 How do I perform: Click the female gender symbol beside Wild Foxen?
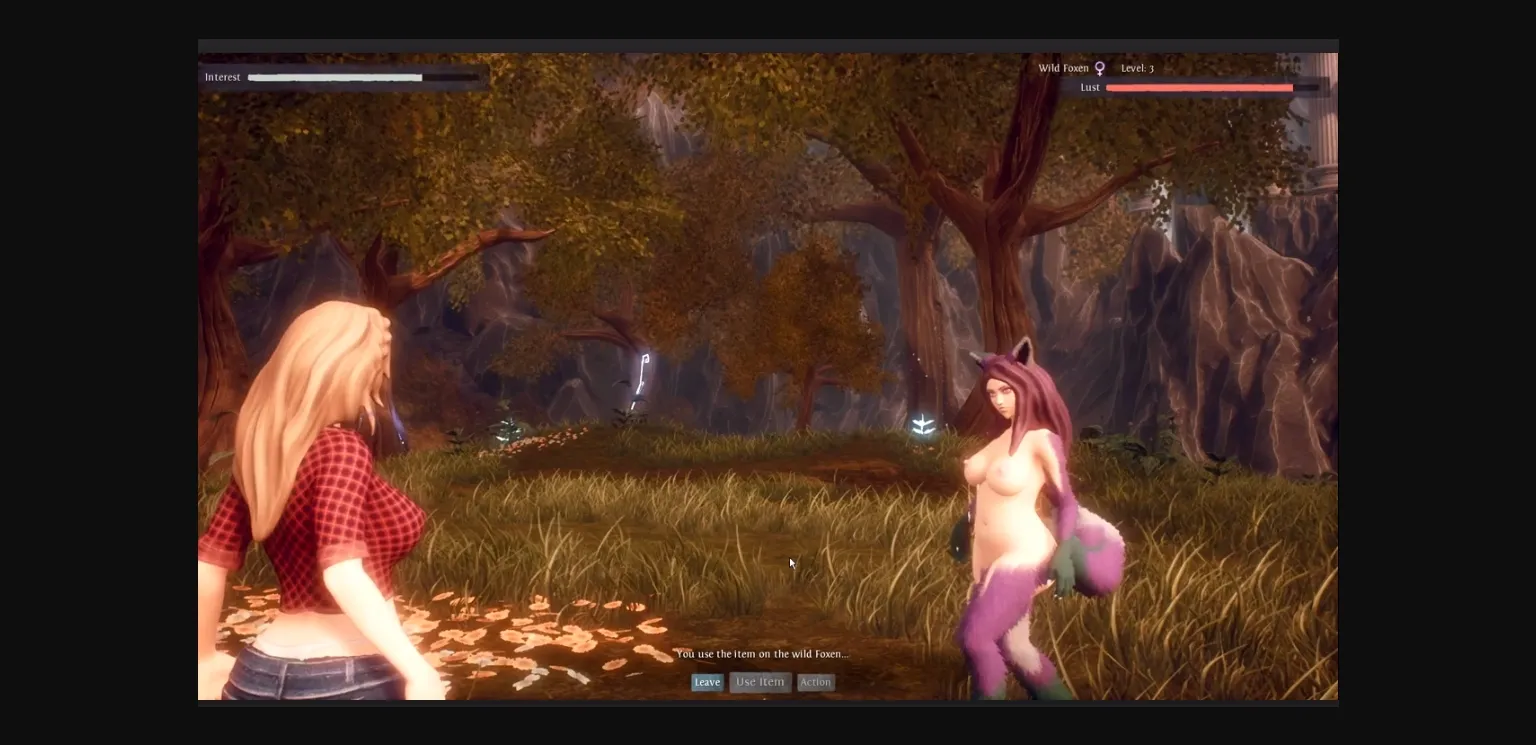click(x=1099, y=68)
